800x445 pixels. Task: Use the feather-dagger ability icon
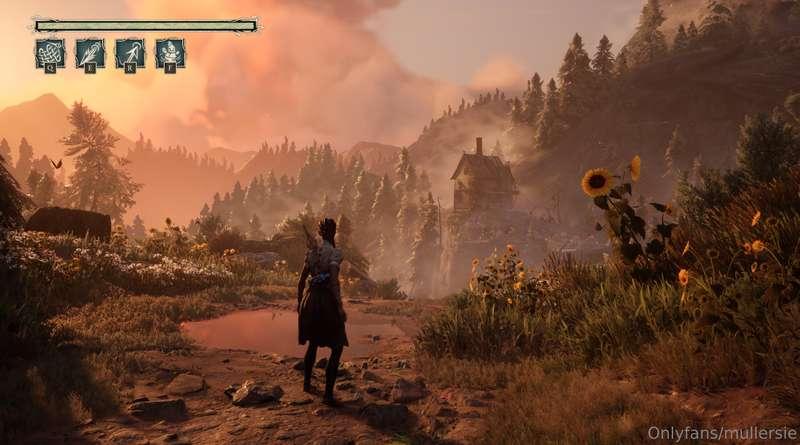pos(90,53)
